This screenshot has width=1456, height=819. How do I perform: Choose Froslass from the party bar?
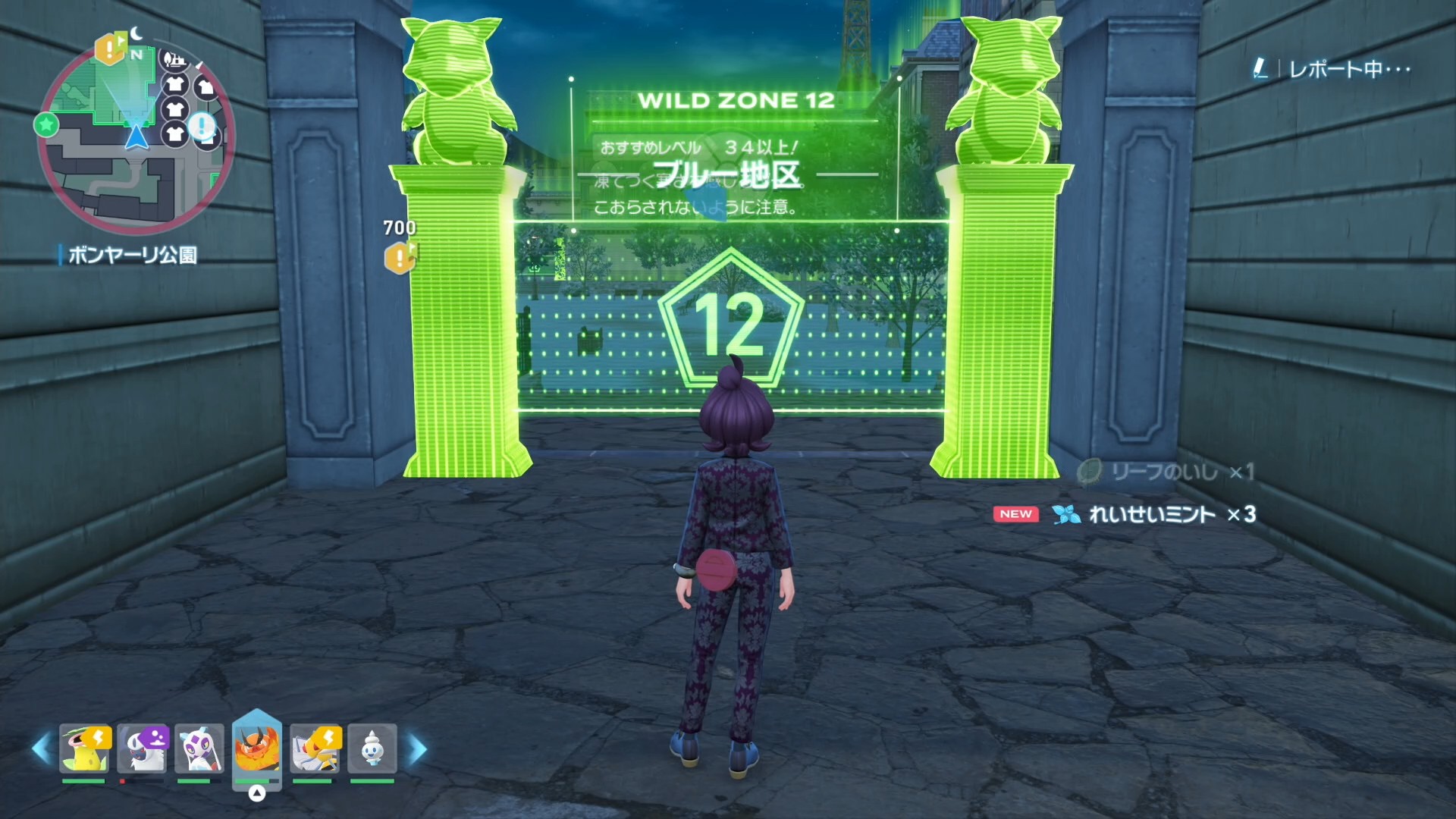click(199, 748)
